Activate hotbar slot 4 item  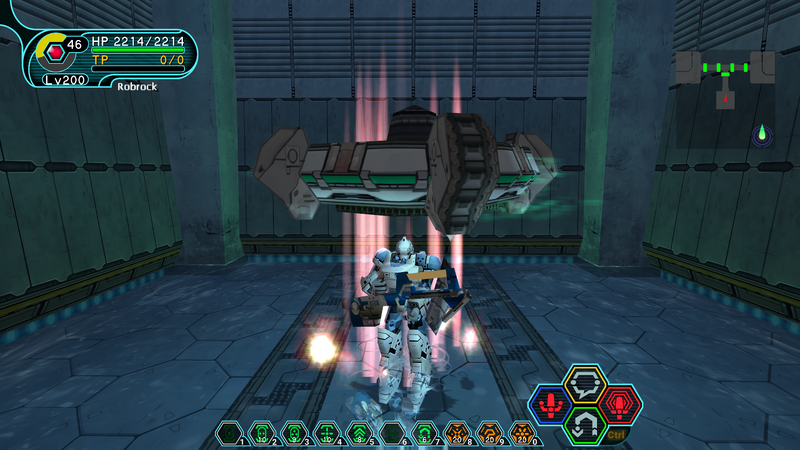327,433
